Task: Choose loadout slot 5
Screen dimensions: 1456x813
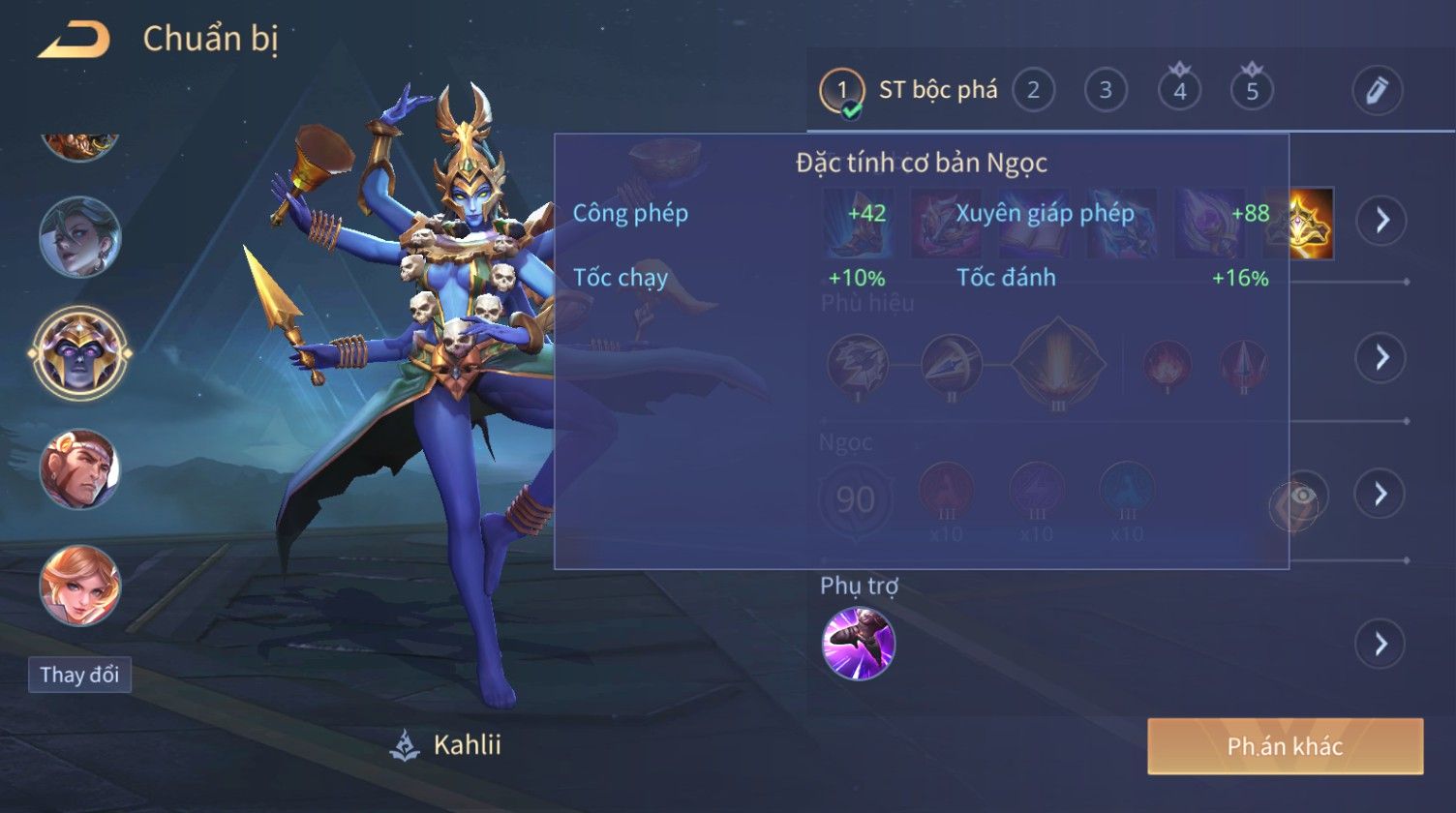Action: coord(1252,91)
